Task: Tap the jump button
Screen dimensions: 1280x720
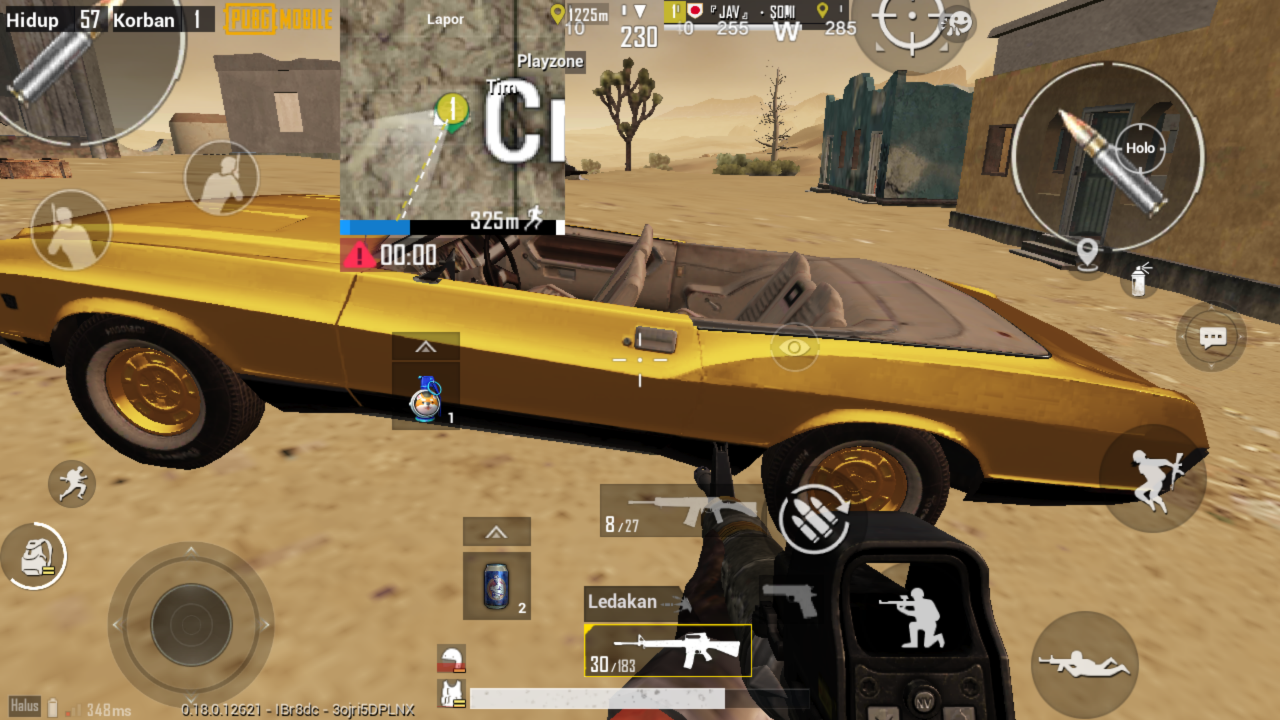Action: pos(1153,476)
